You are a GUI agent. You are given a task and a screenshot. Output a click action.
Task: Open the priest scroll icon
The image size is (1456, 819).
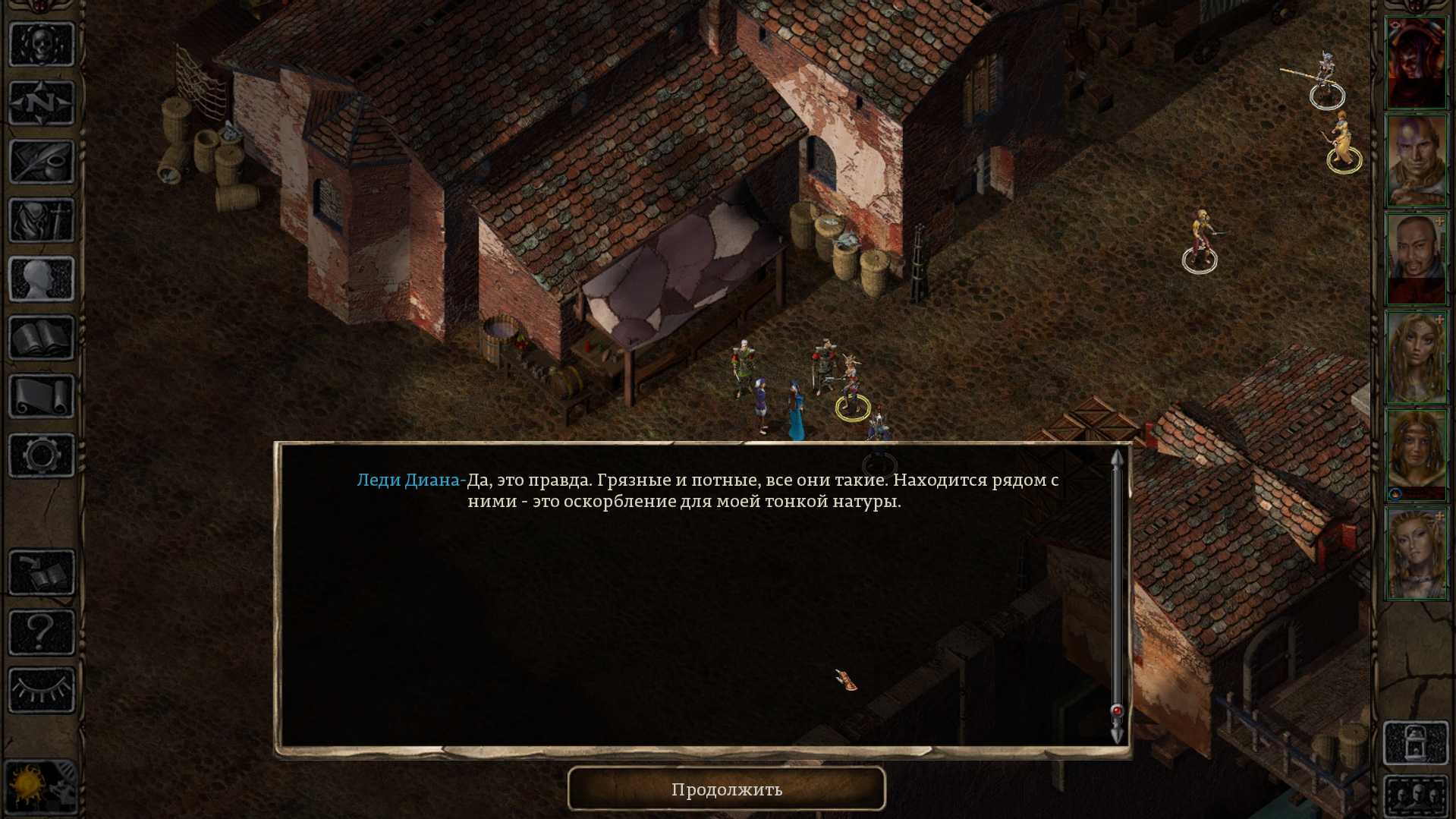point(42,396)
